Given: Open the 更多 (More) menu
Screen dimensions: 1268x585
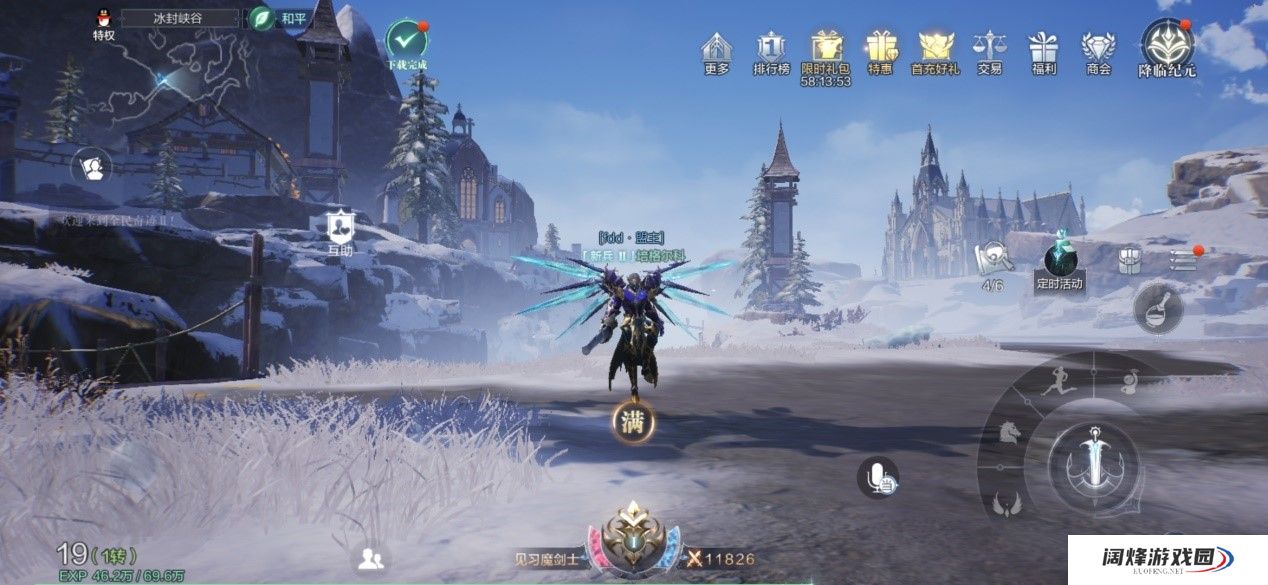Looking at the screenshot, I should (716, 48).
